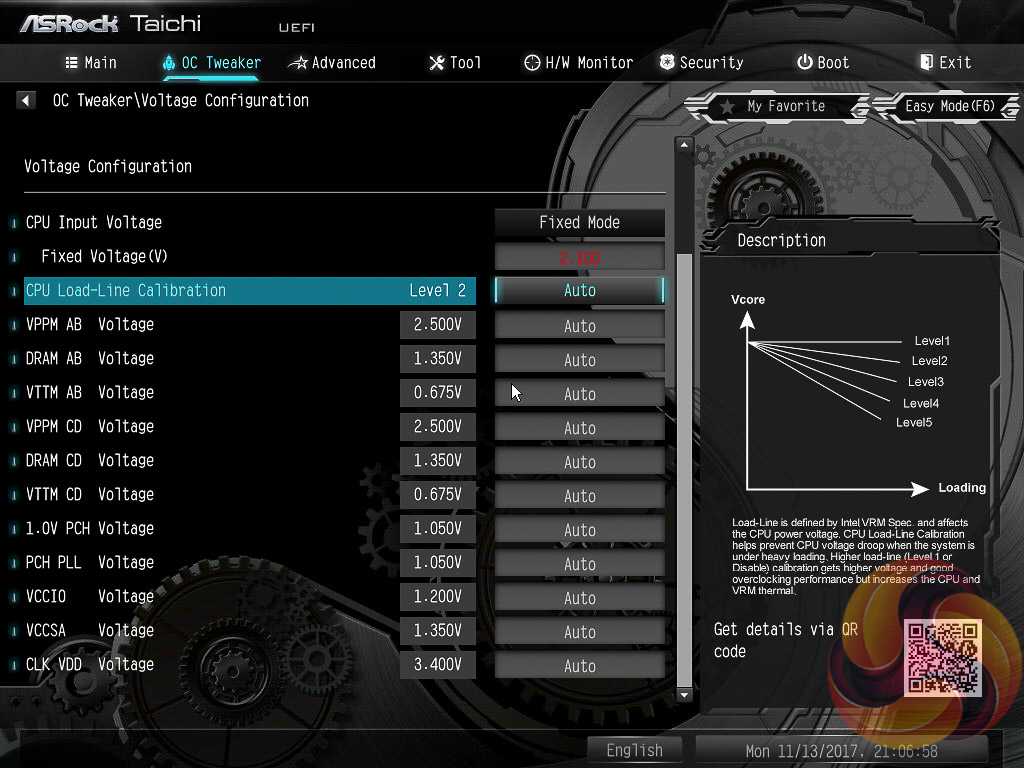Click the scrollbar down arrow
Viewport: 1024px width, 768px height.
pos(684,694)
